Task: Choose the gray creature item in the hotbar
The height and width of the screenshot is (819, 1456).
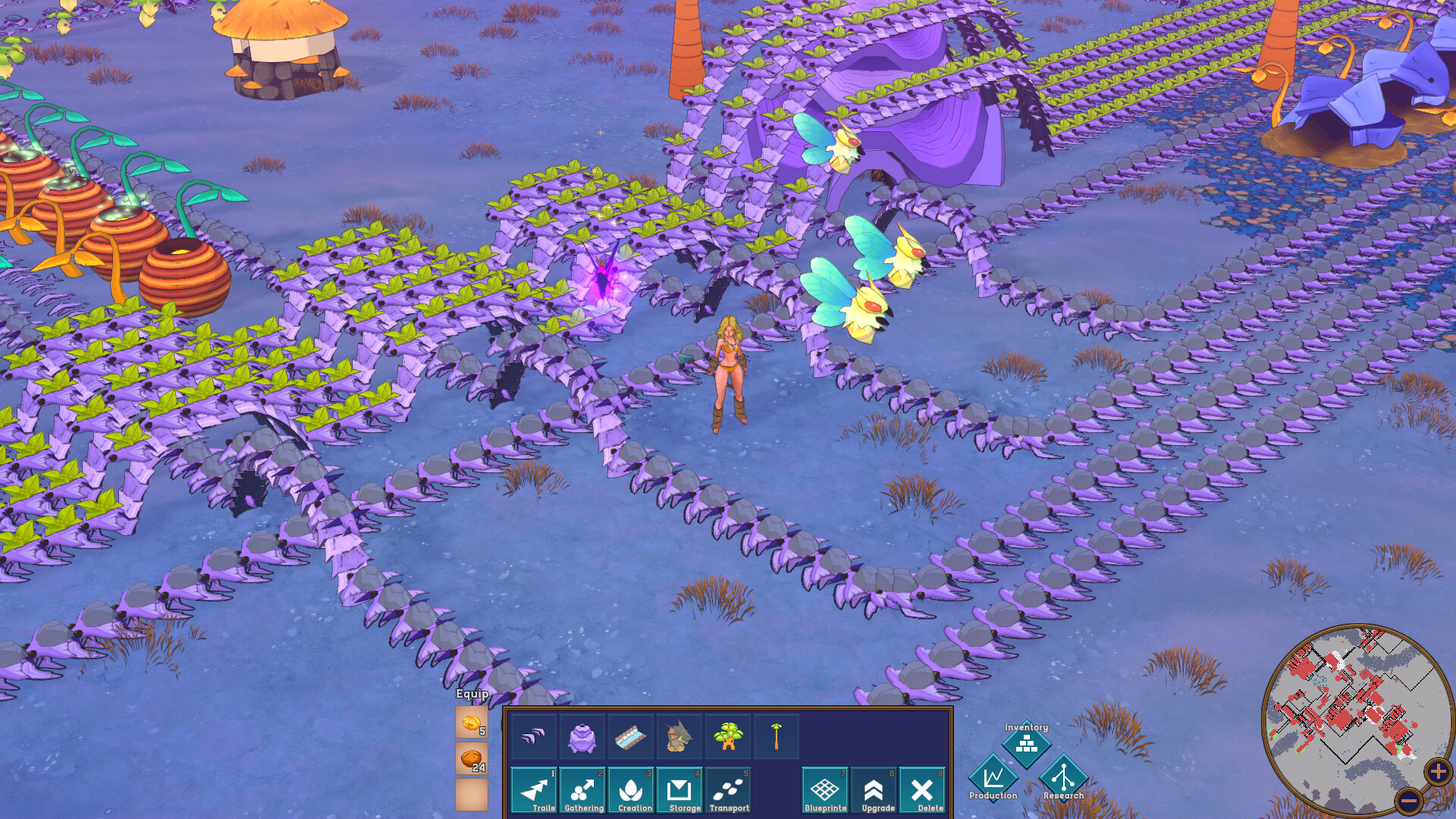Action: [680, 736]
